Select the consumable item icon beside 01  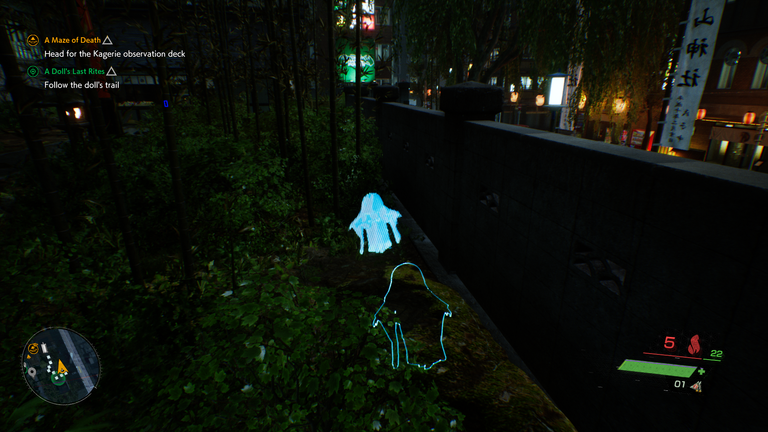[x=697, y=385]
